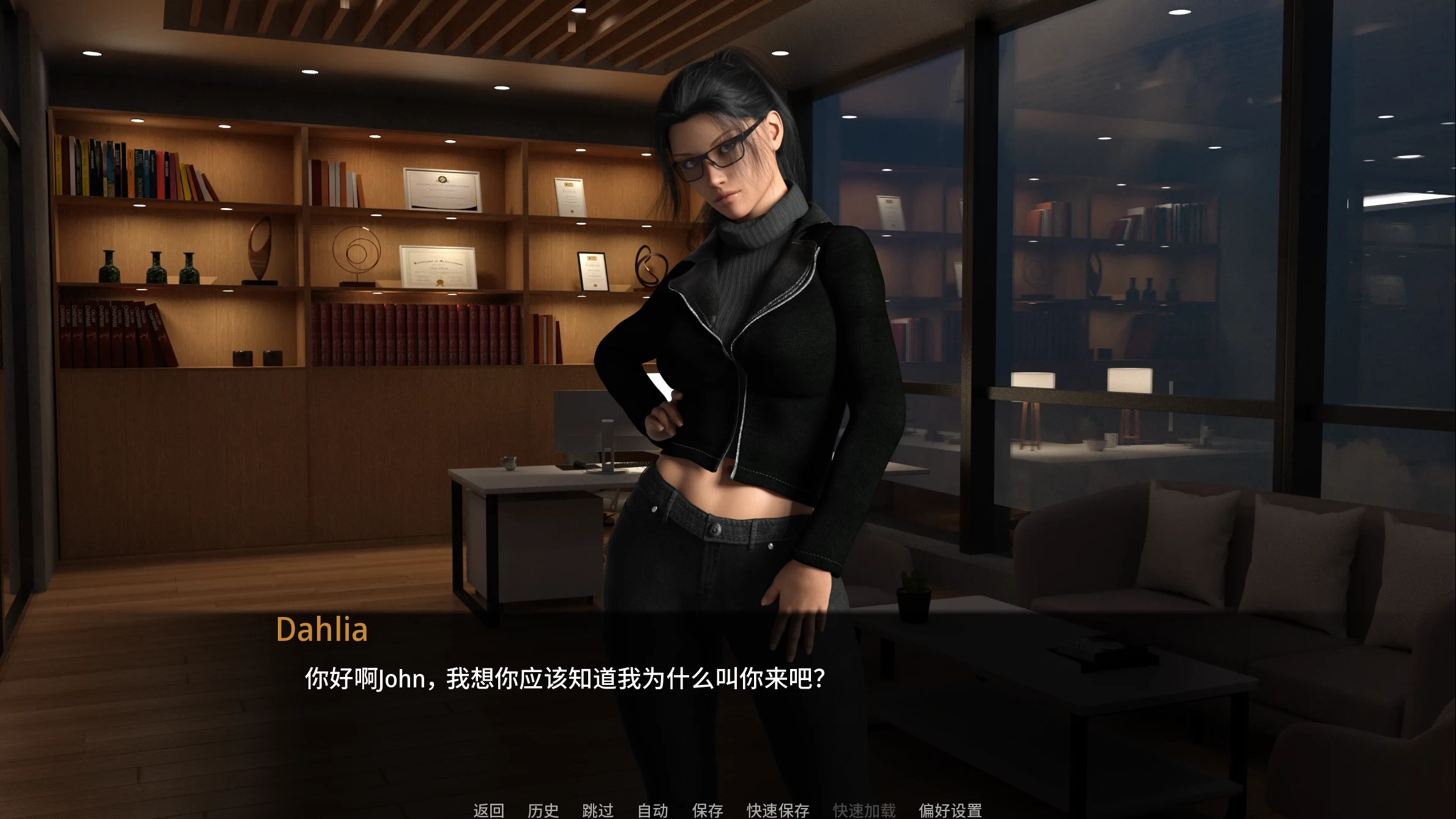Open the 历史 dialogue history screen
This screenshot has width=1456, height=819.
pos(543,810)
